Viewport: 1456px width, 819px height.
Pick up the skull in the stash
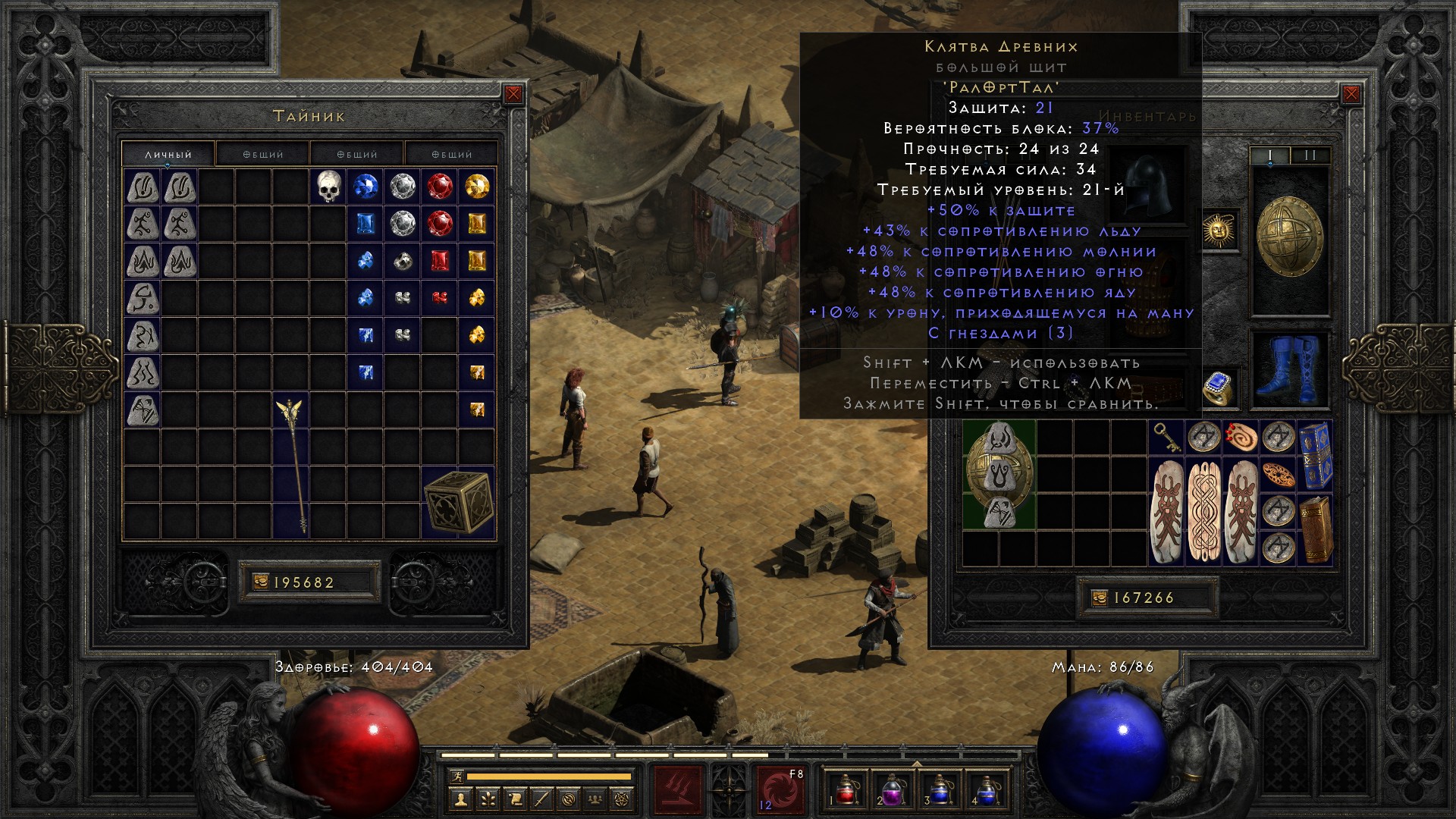[328, 187]
